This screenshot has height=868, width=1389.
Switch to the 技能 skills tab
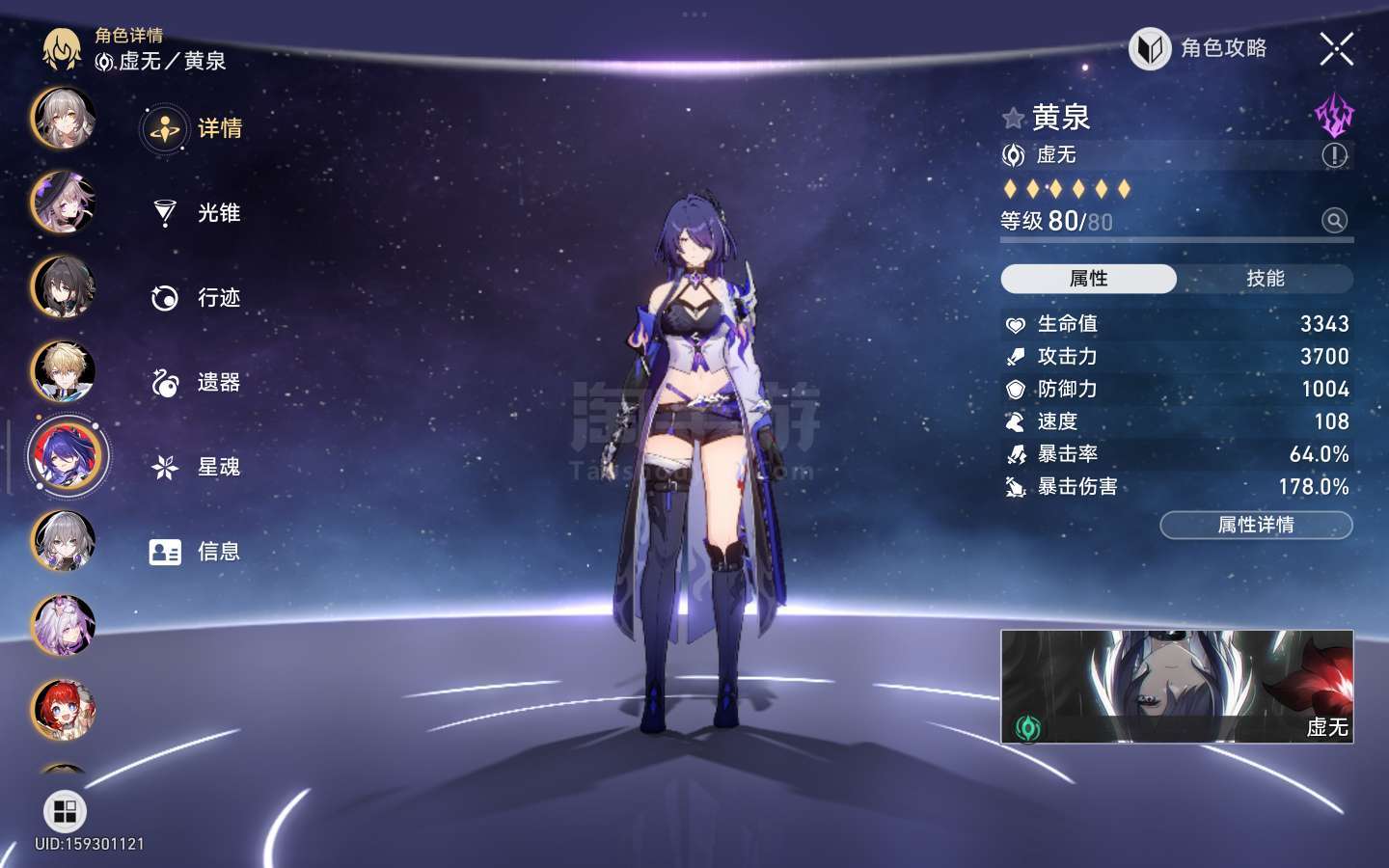point(1265,279)
